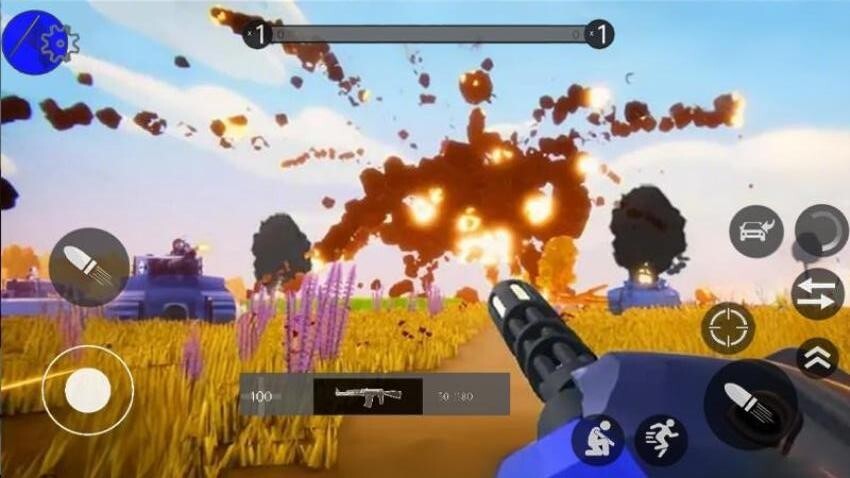Aim down sights with the crosshair button
The width and height of the screenshot is (850, 478).
click(x=728, y=329)
